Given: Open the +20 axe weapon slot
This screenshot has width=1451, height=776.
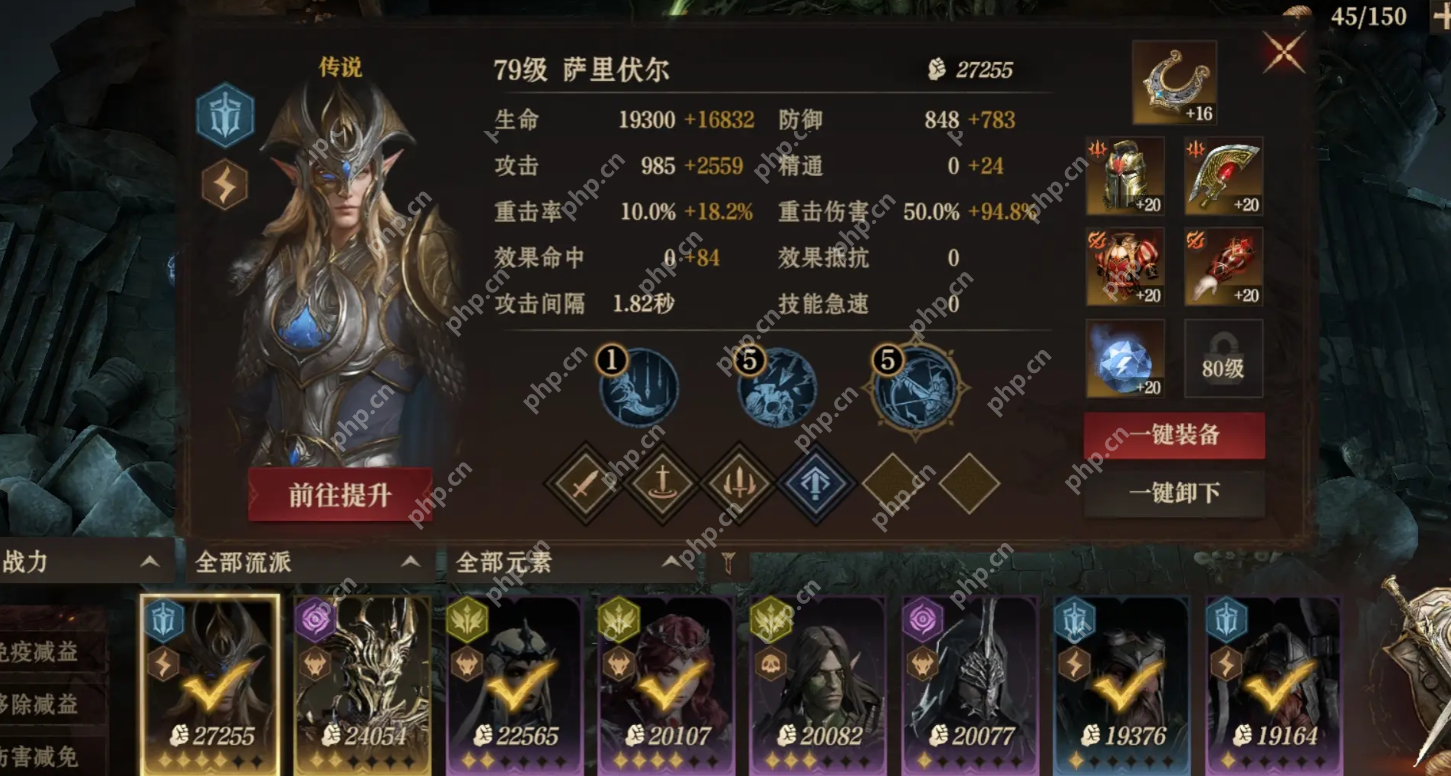Looking at the screenshot, I should tap(1222, 177).
